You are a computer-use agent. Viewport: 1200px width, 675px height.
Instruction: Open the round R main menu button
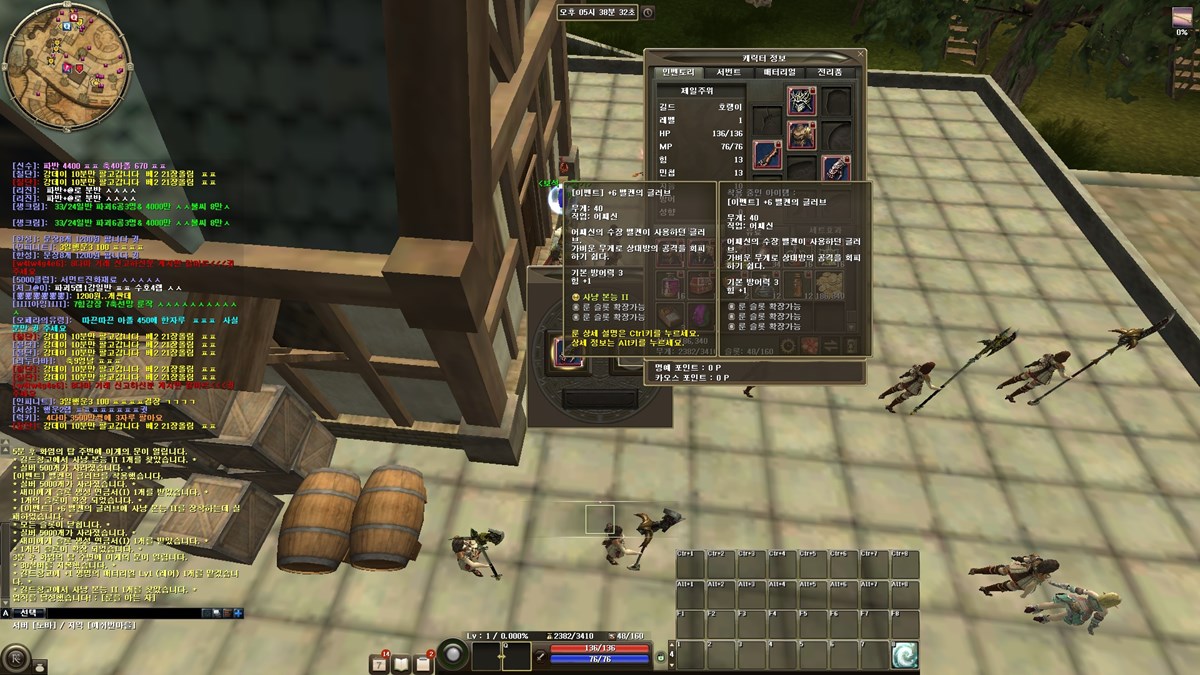(x=14, y=657)
